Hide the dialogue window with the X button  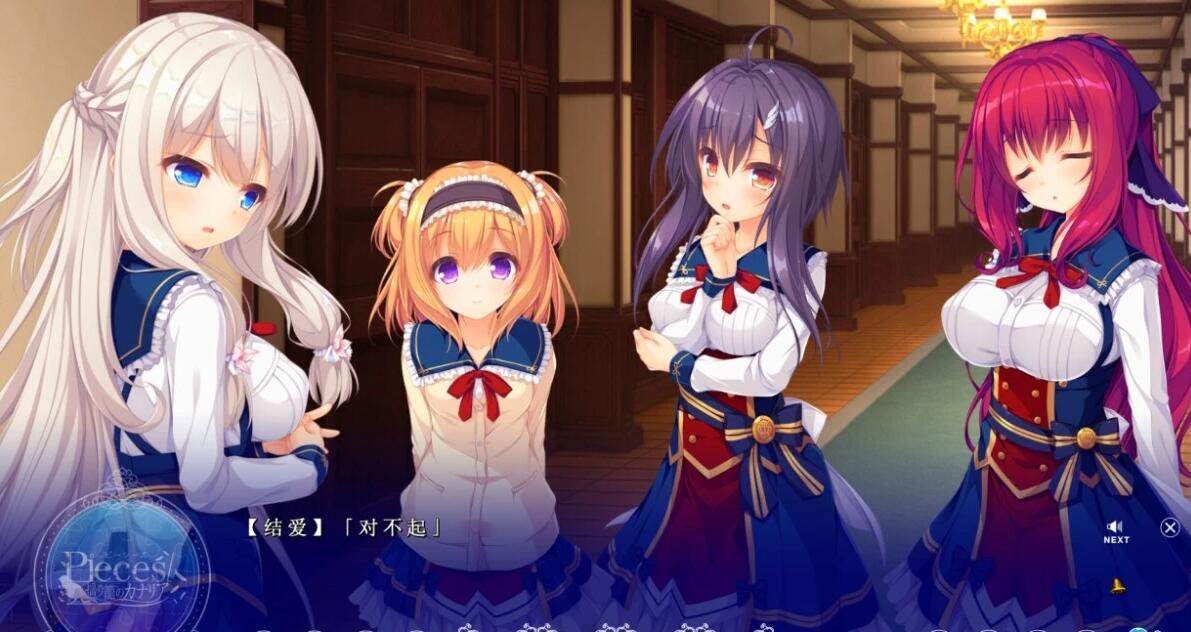click(x=1169, y=527)
